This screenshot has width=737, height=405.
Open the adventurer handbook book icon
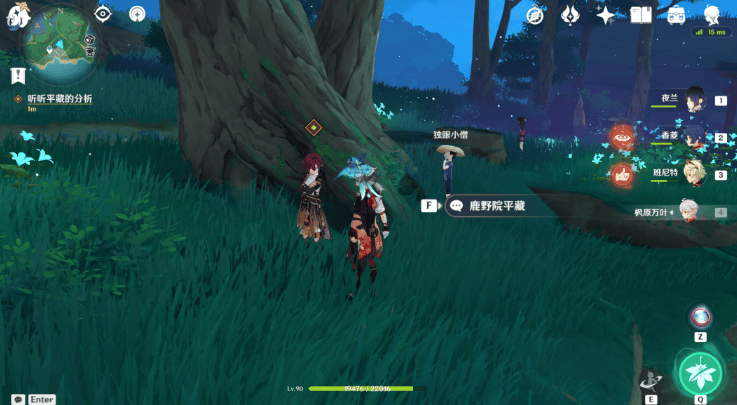pos(641,14)
